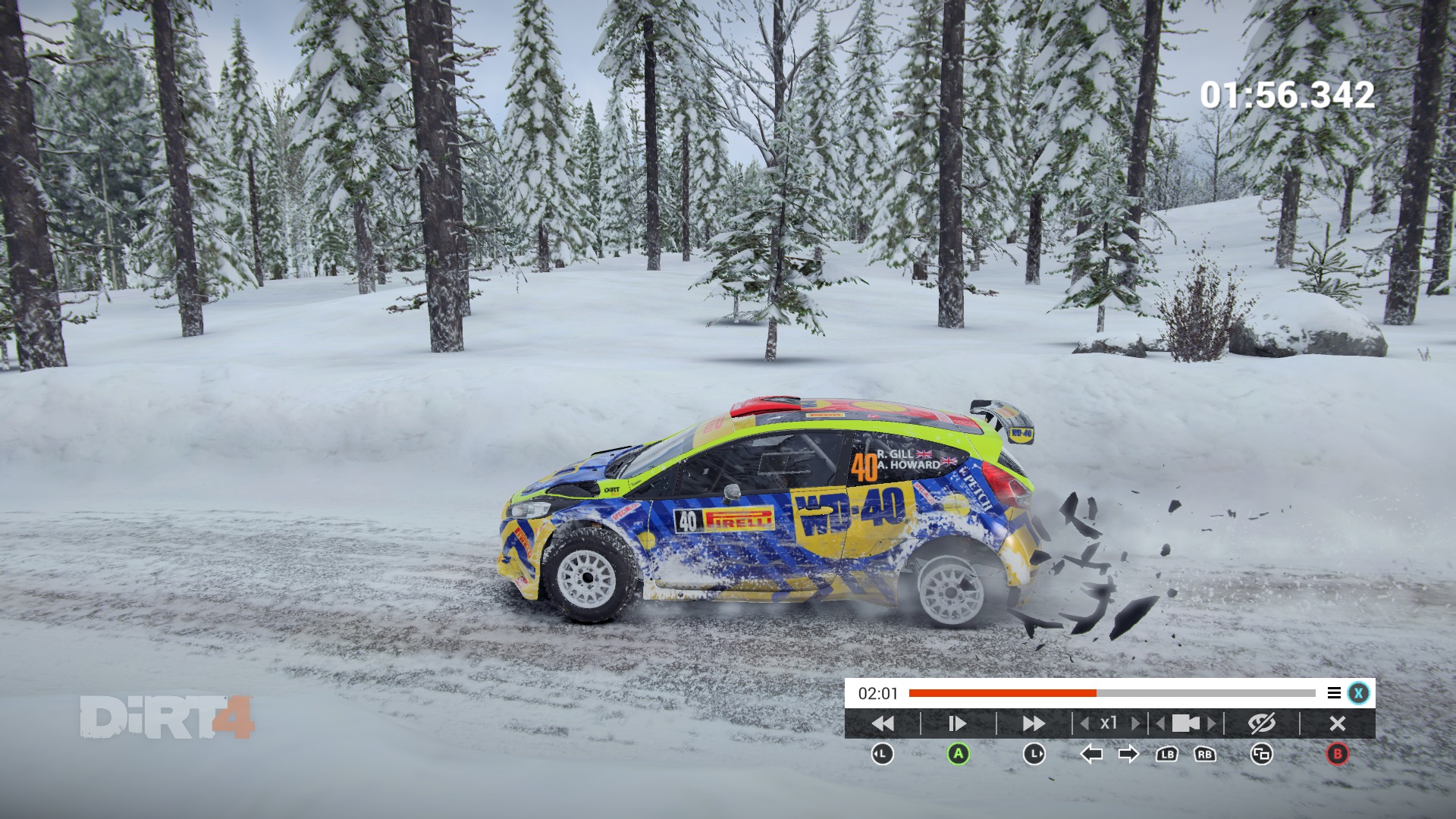Viewport: 1456px width, 819px height.
Task: Decrease replay playback speed
Action: (1085, 723)
